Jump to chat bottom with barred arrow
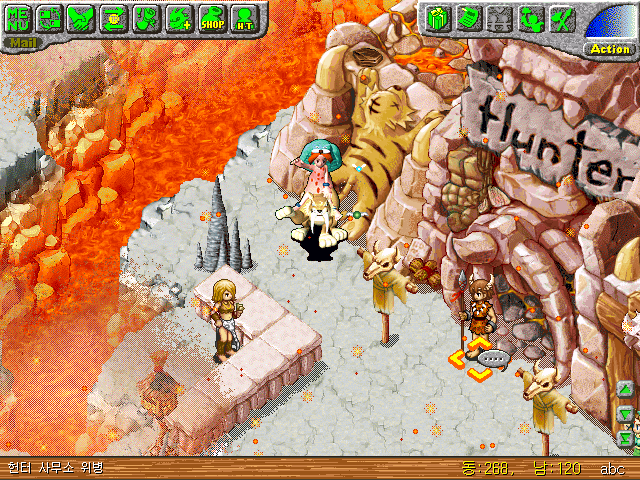The height and width of the screenshot is (480, 640). (627, 437)
